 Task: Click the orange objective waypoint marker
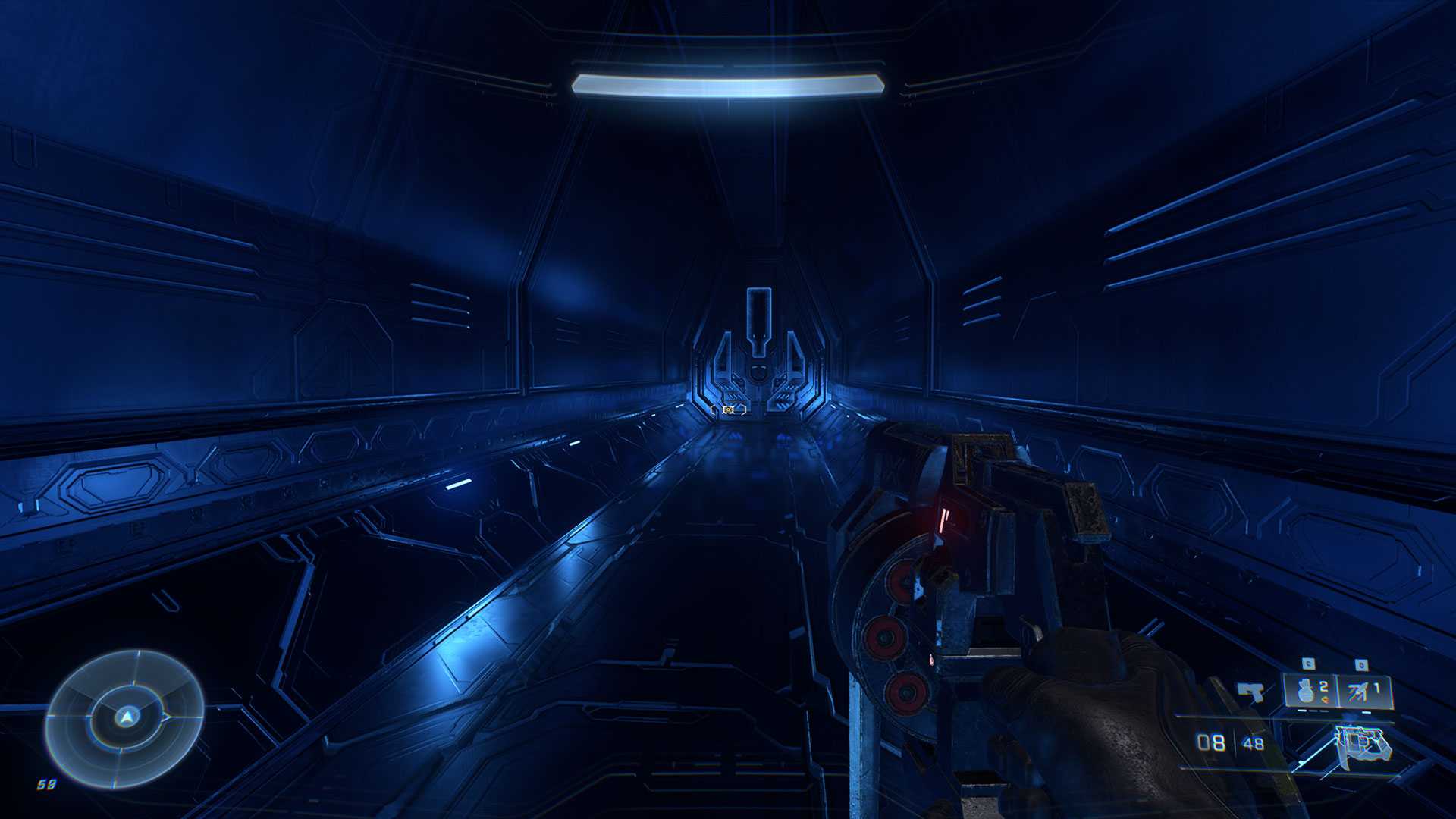[728, 409]
